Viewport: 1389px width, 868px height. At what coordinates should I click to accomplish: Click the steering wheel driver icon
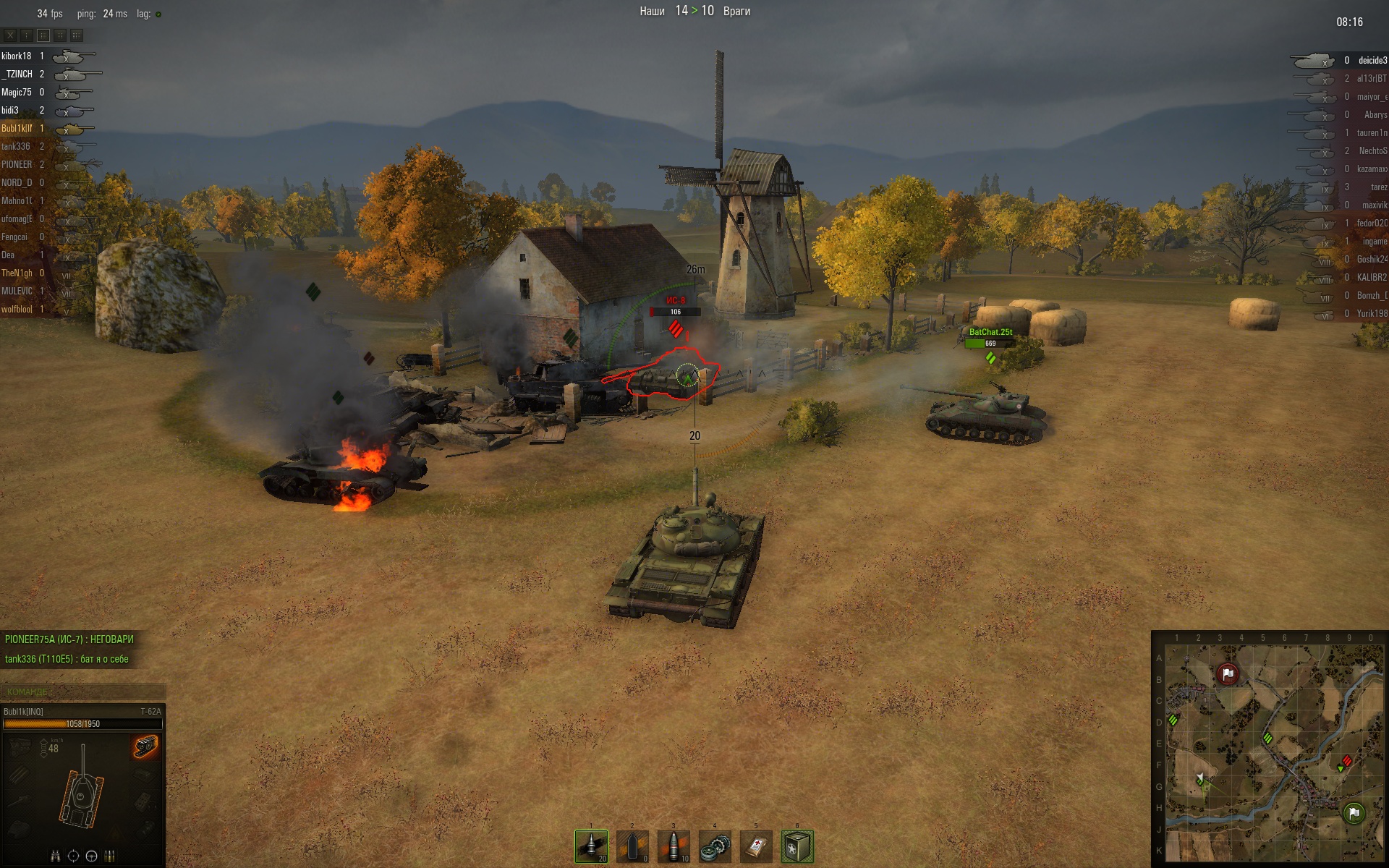[x=91, y=856]
